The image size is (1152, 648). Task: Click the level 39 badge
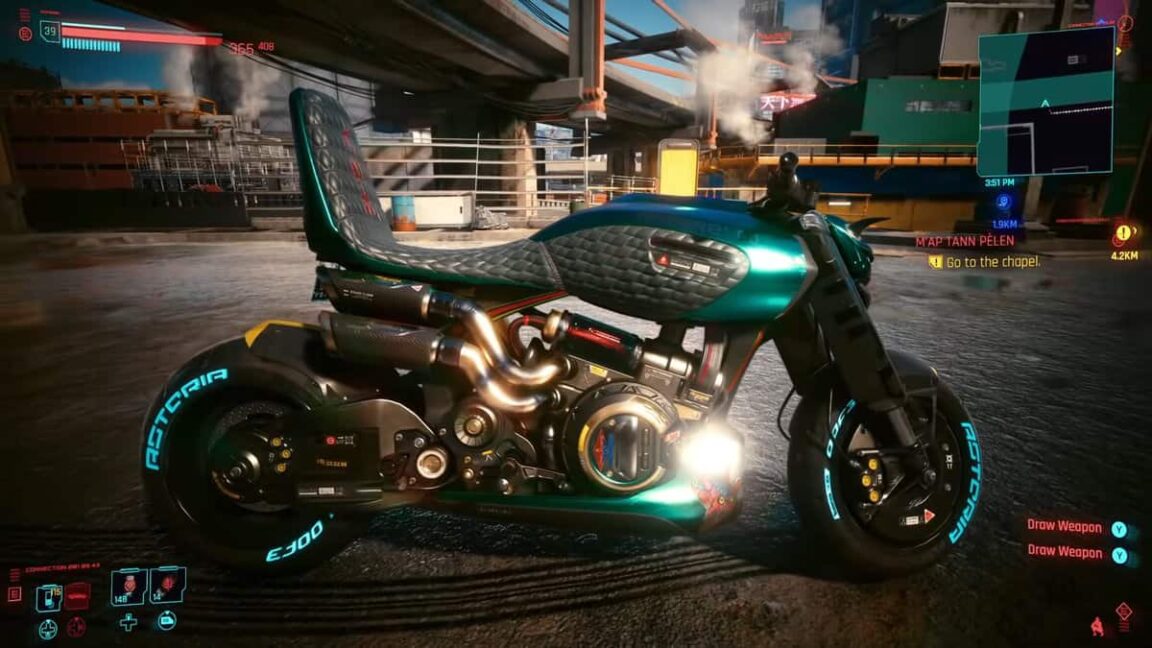pyautogui.click(x=50, y=33)
